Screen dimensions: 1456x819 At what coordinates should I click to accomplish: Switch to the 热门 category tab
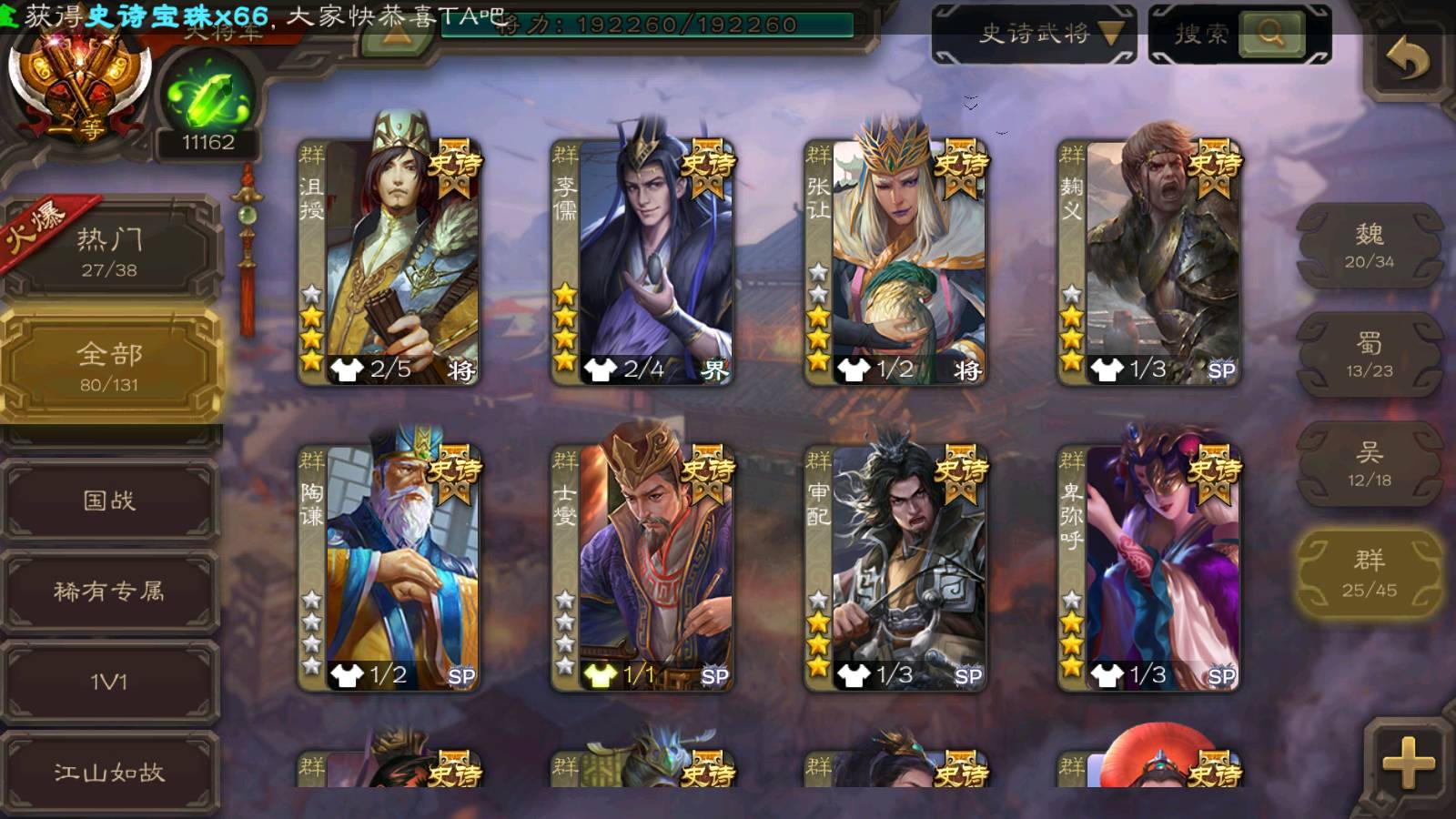(x=110, y=251)
